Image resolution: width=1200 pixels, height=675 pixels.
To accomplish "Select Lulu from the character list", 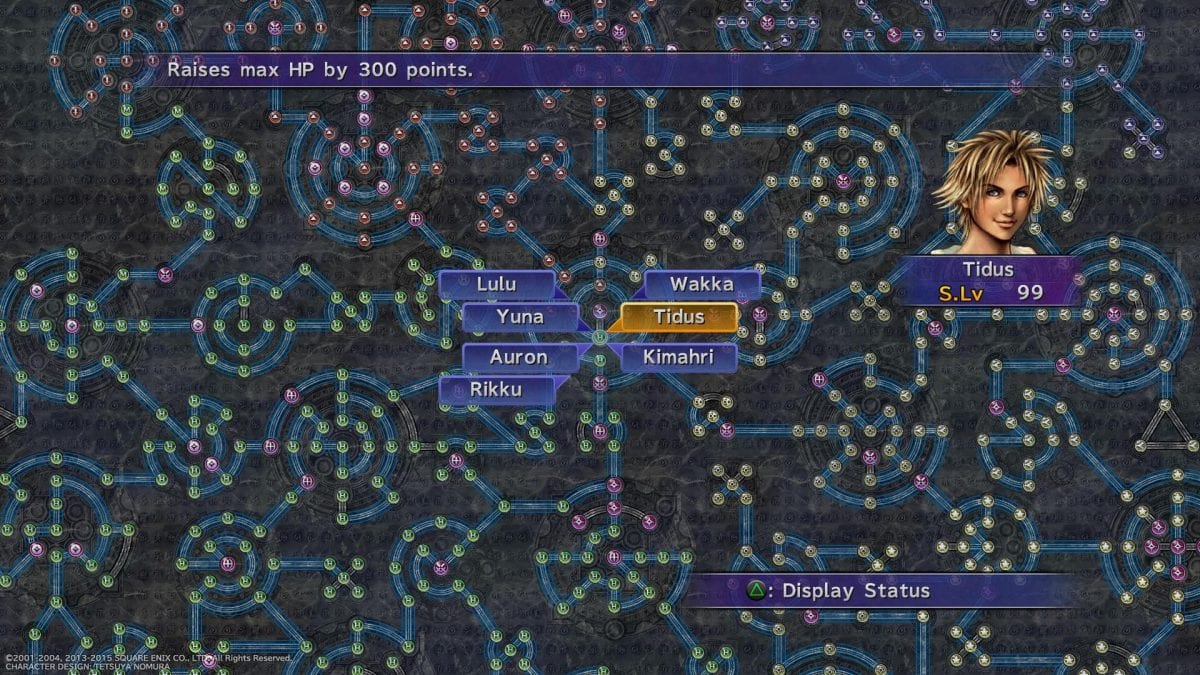I will coord(496,284).
